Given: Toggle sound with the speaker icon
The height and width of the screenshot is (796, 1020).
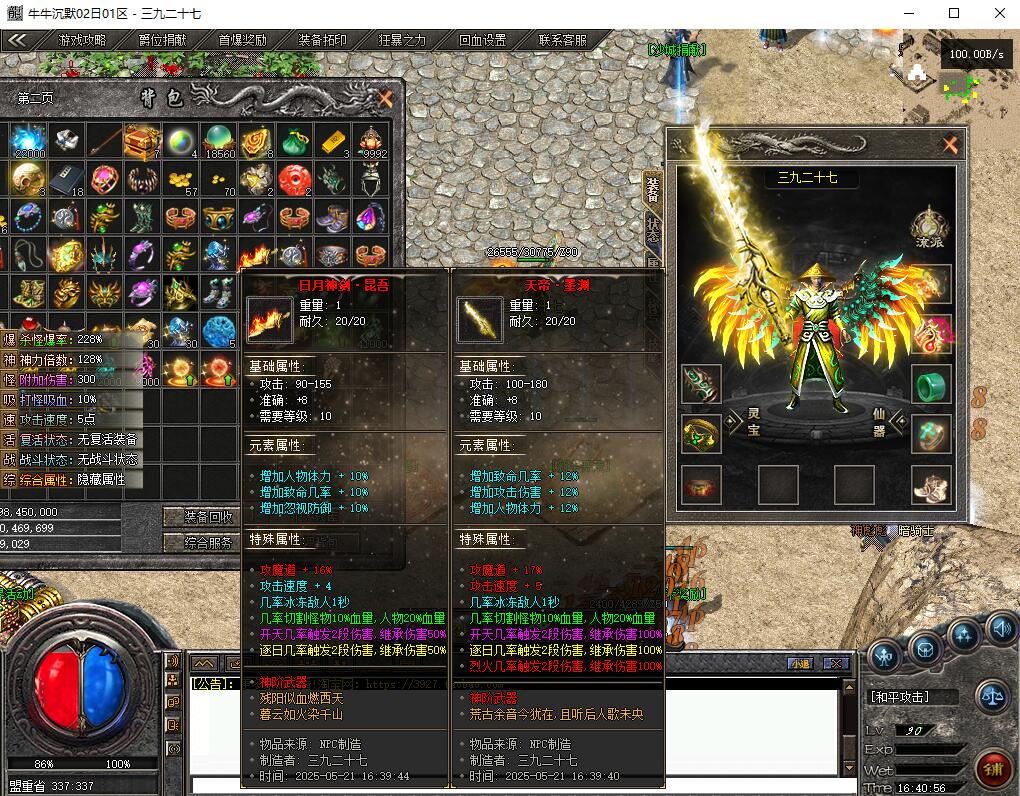Looking at the screenshot, I should coord(1001,629).
